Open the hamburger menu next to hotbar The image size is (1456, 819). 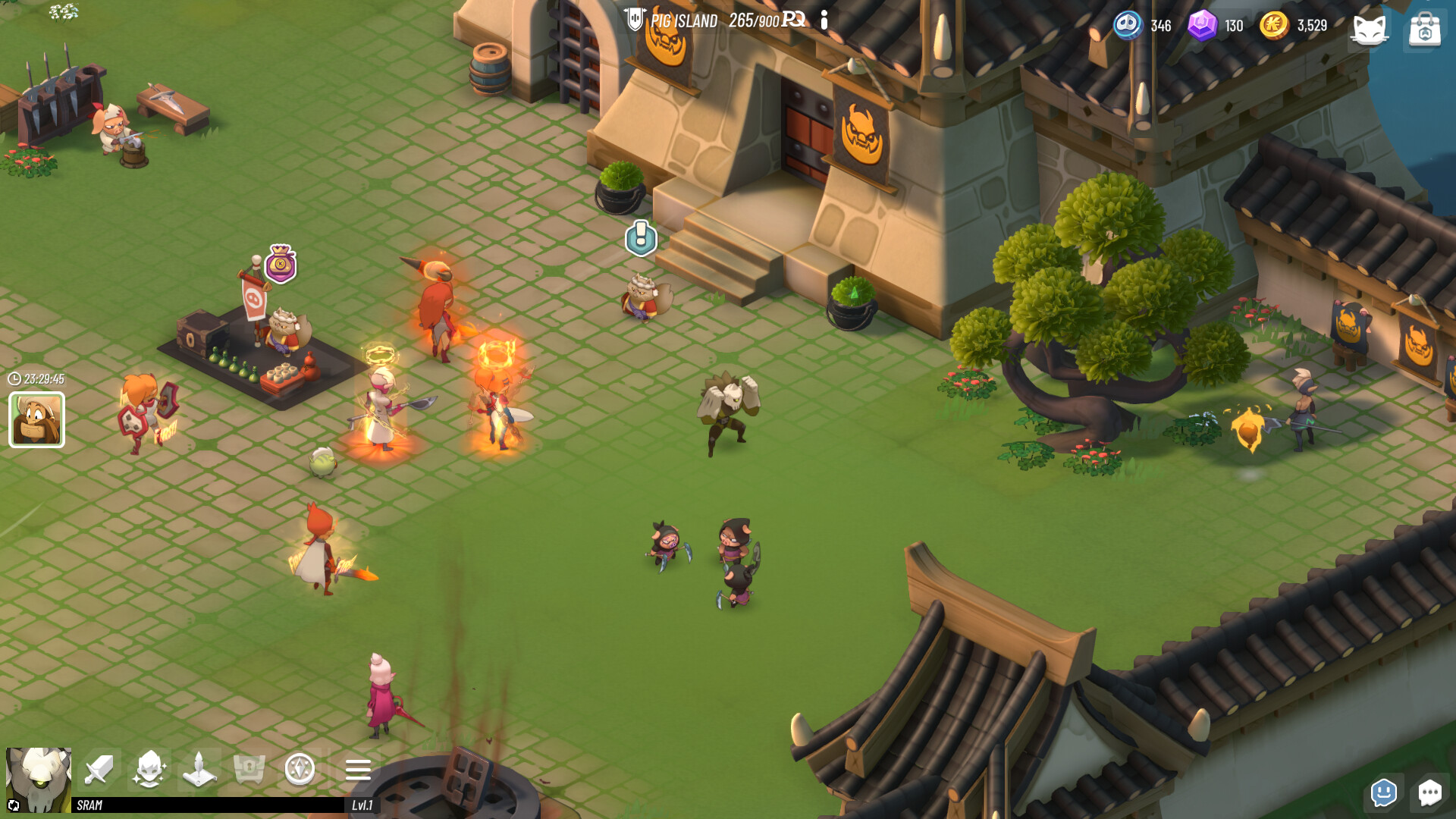(x=357, y=770)
